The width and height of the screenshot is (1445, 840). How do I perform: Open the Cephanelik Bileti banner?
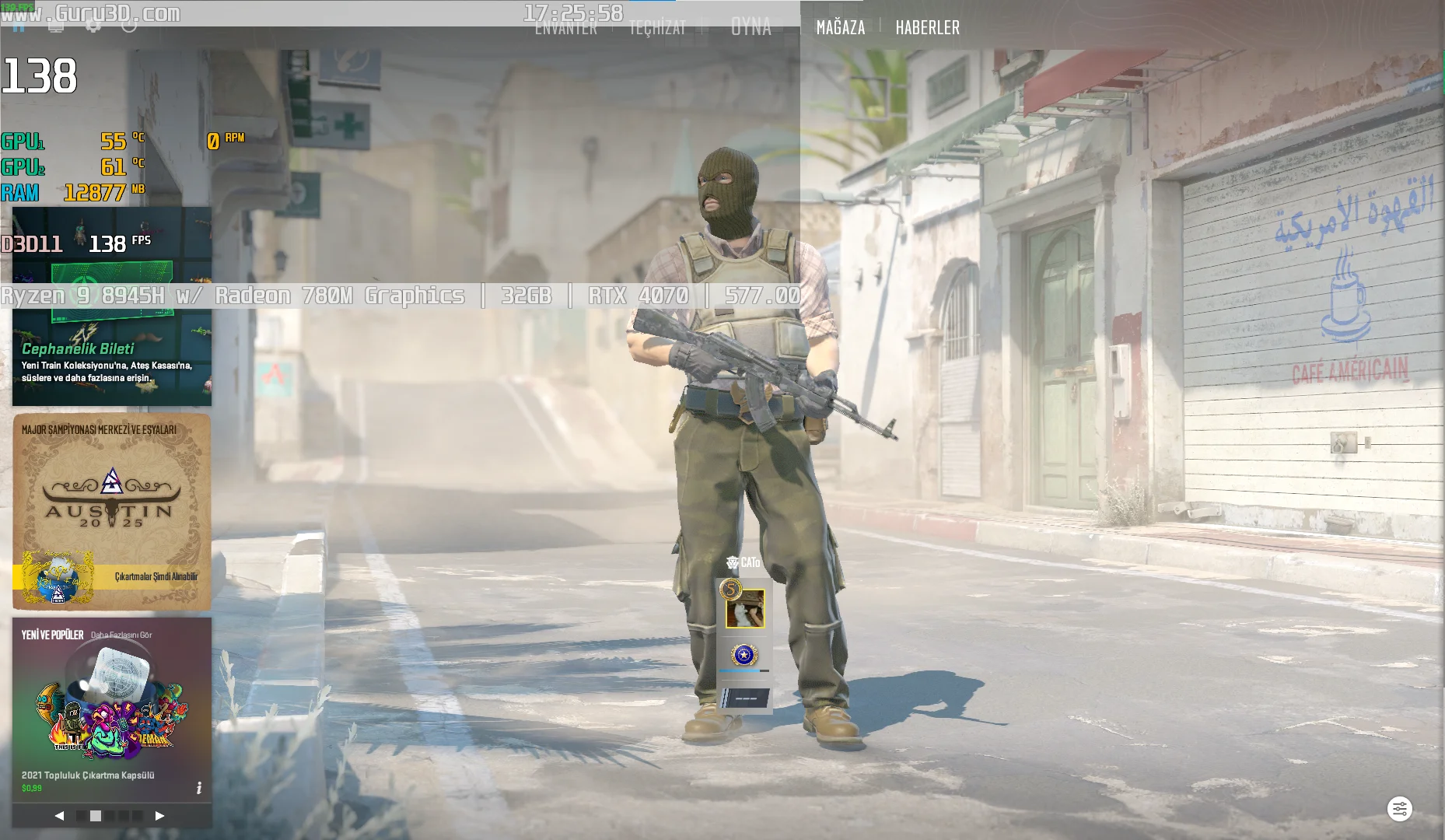coord(112,358)
